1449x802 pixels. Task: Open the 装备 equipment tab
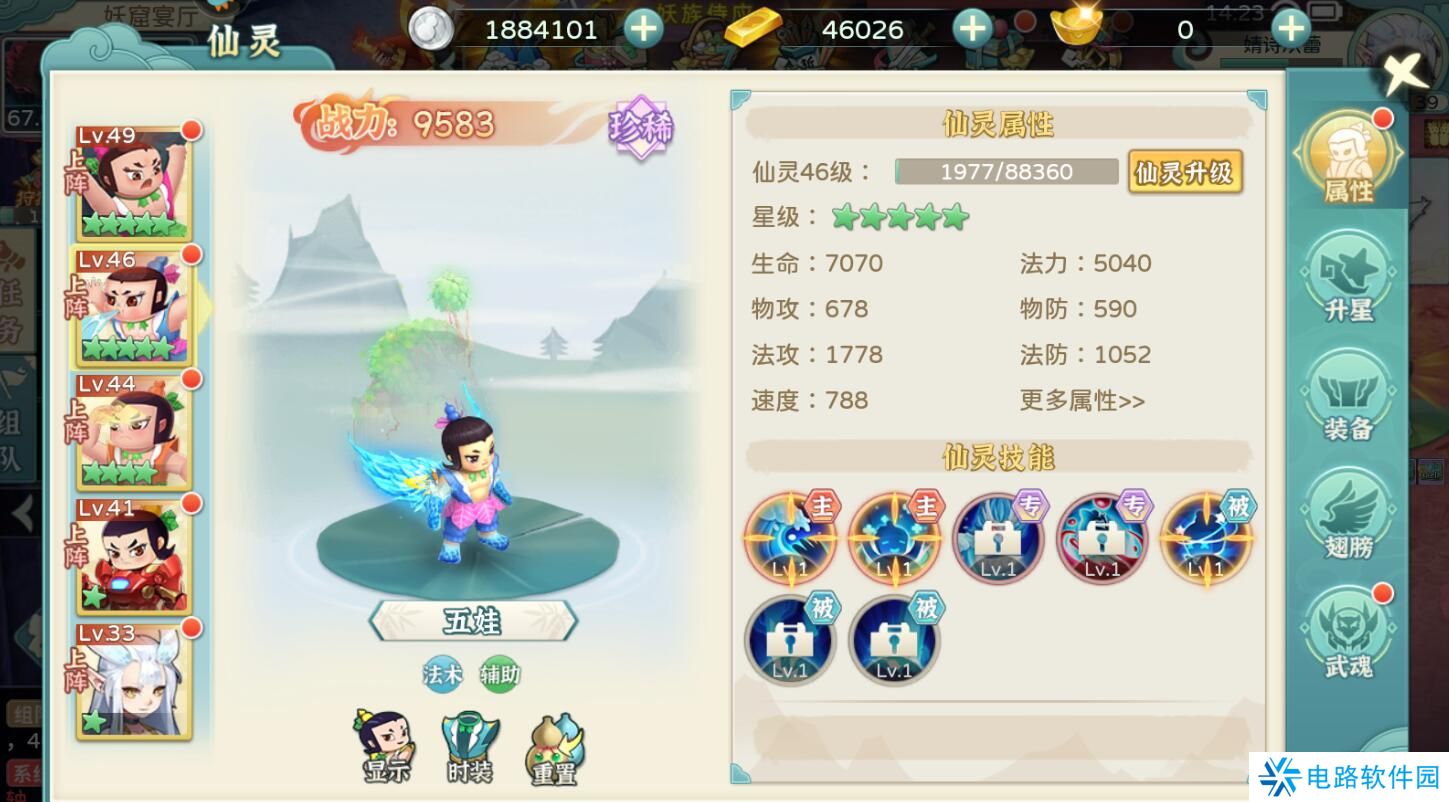click(x=1349, y=397)
